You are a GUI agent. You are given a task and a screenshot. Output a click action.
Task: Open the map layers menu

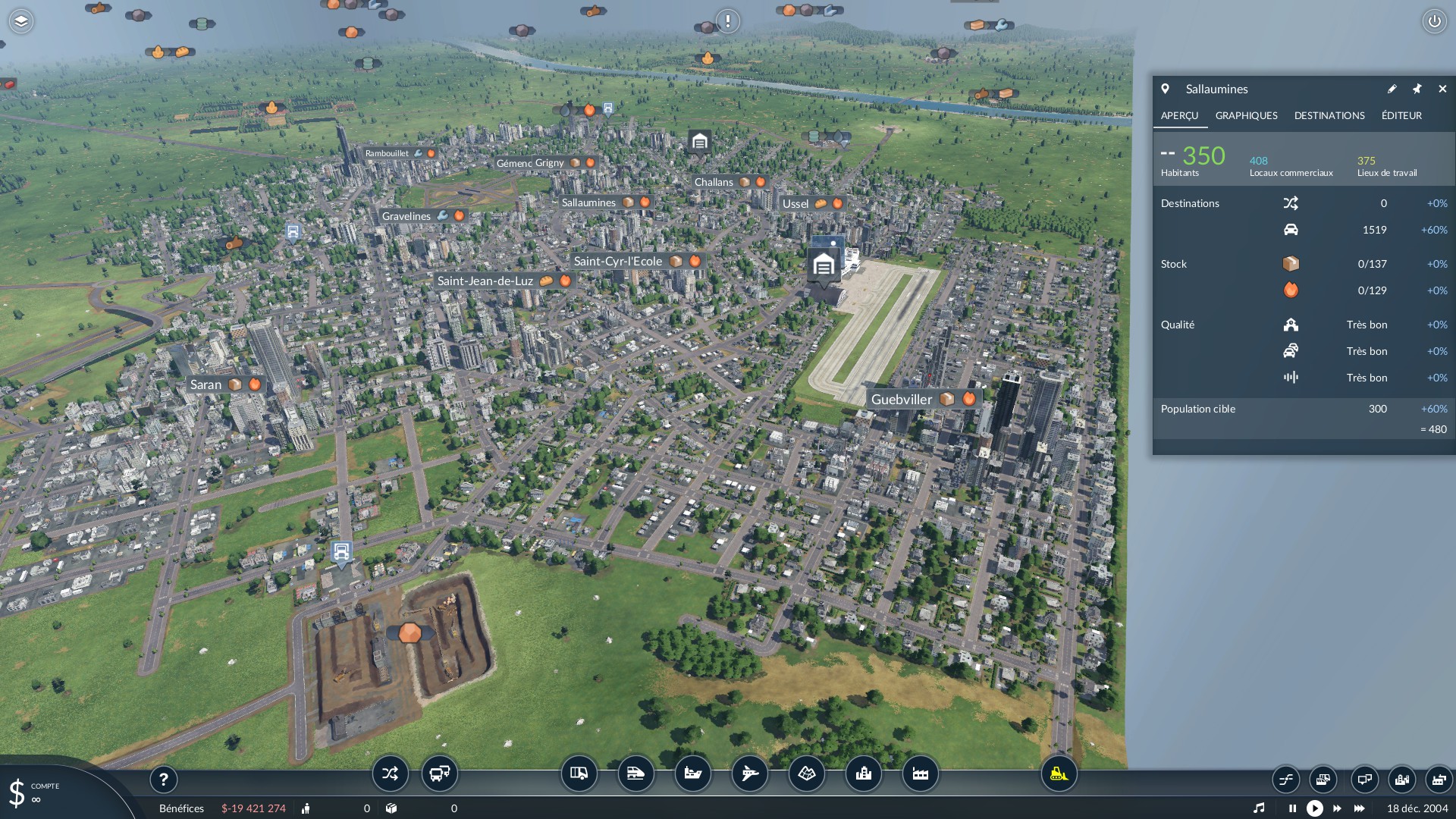click(x=21, y=21)
